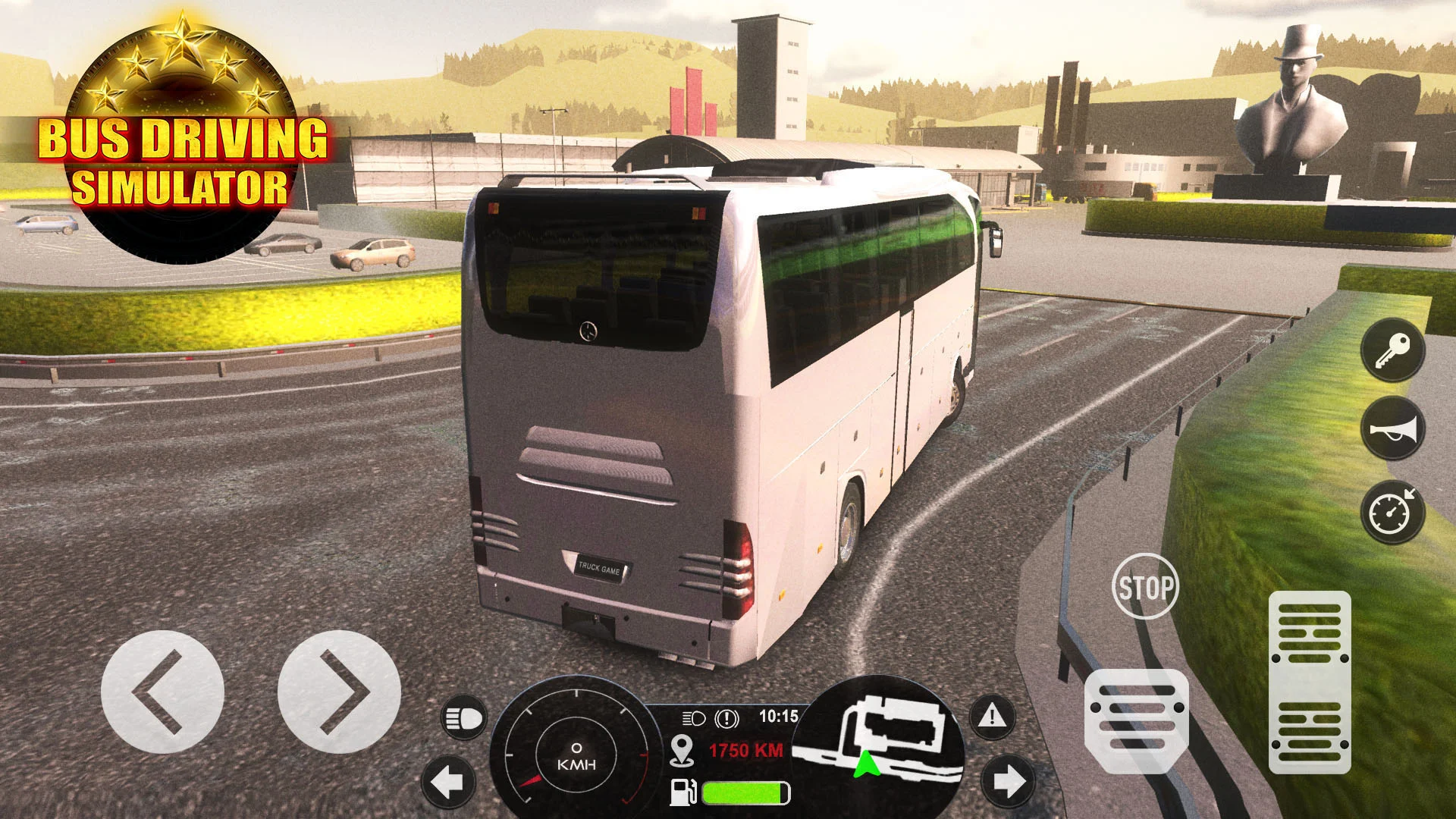Toggle the cruise control speed gauge icon
Viewport: 1456px width, 819px height.
point(1393,512)
